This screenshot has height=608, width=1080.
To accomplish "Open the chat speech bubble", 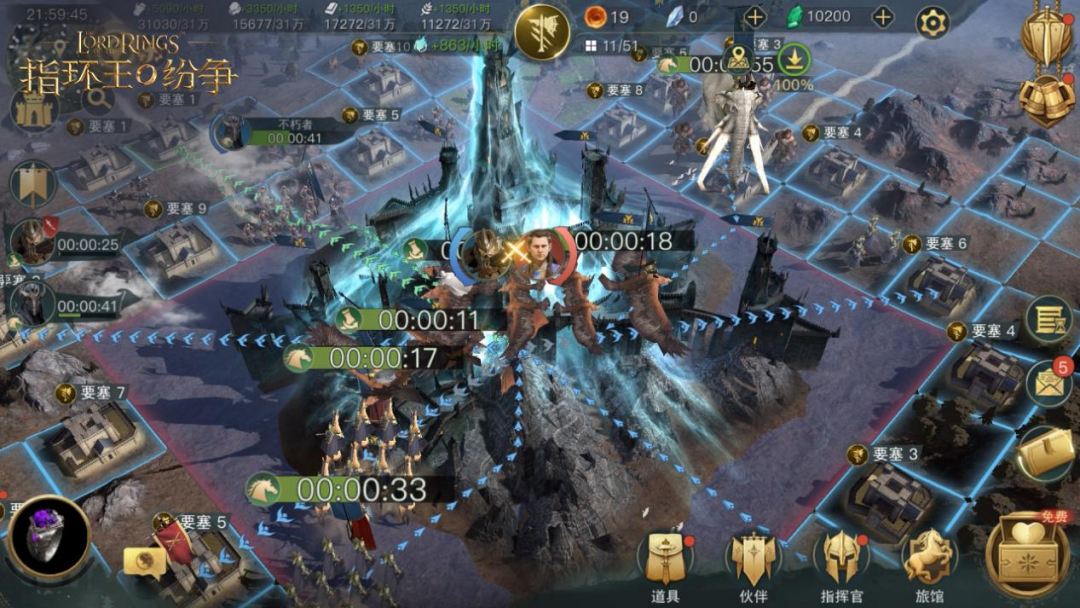I will pos(145,561).
